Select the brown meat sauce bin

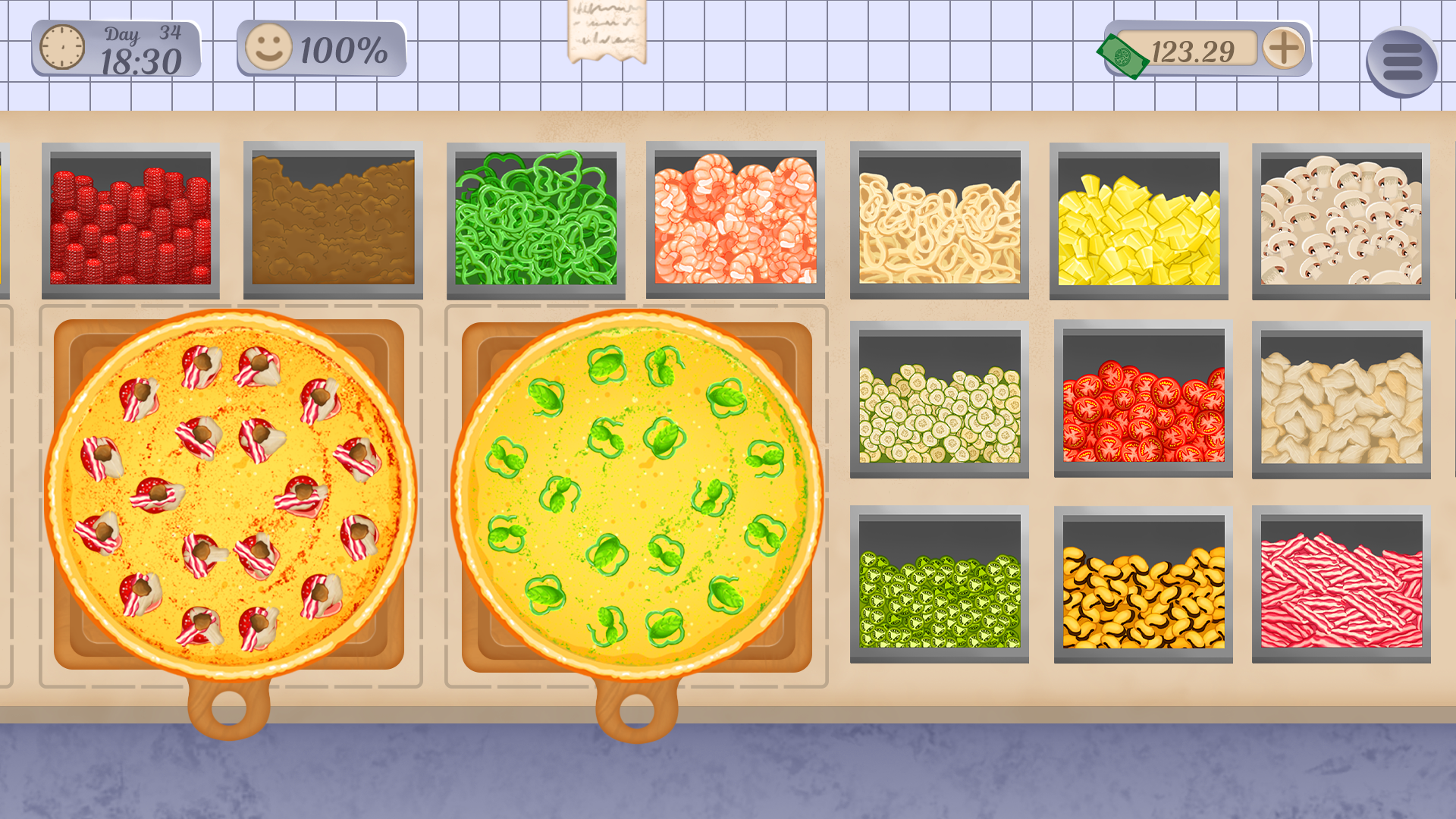(x=330, y=220)
